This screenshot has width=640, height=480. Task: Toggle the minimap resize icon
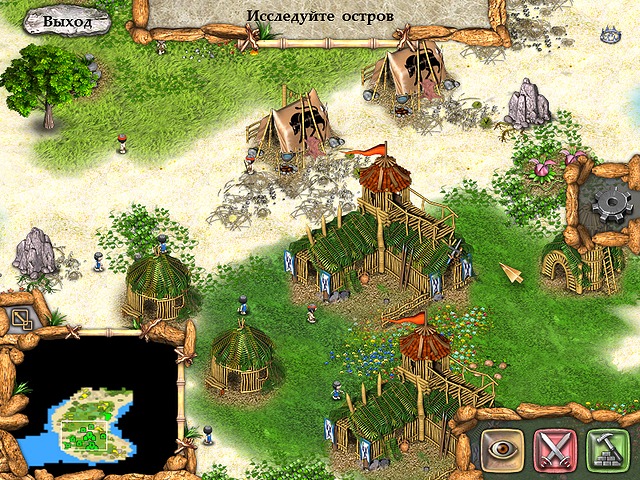[x=21, y=320]
